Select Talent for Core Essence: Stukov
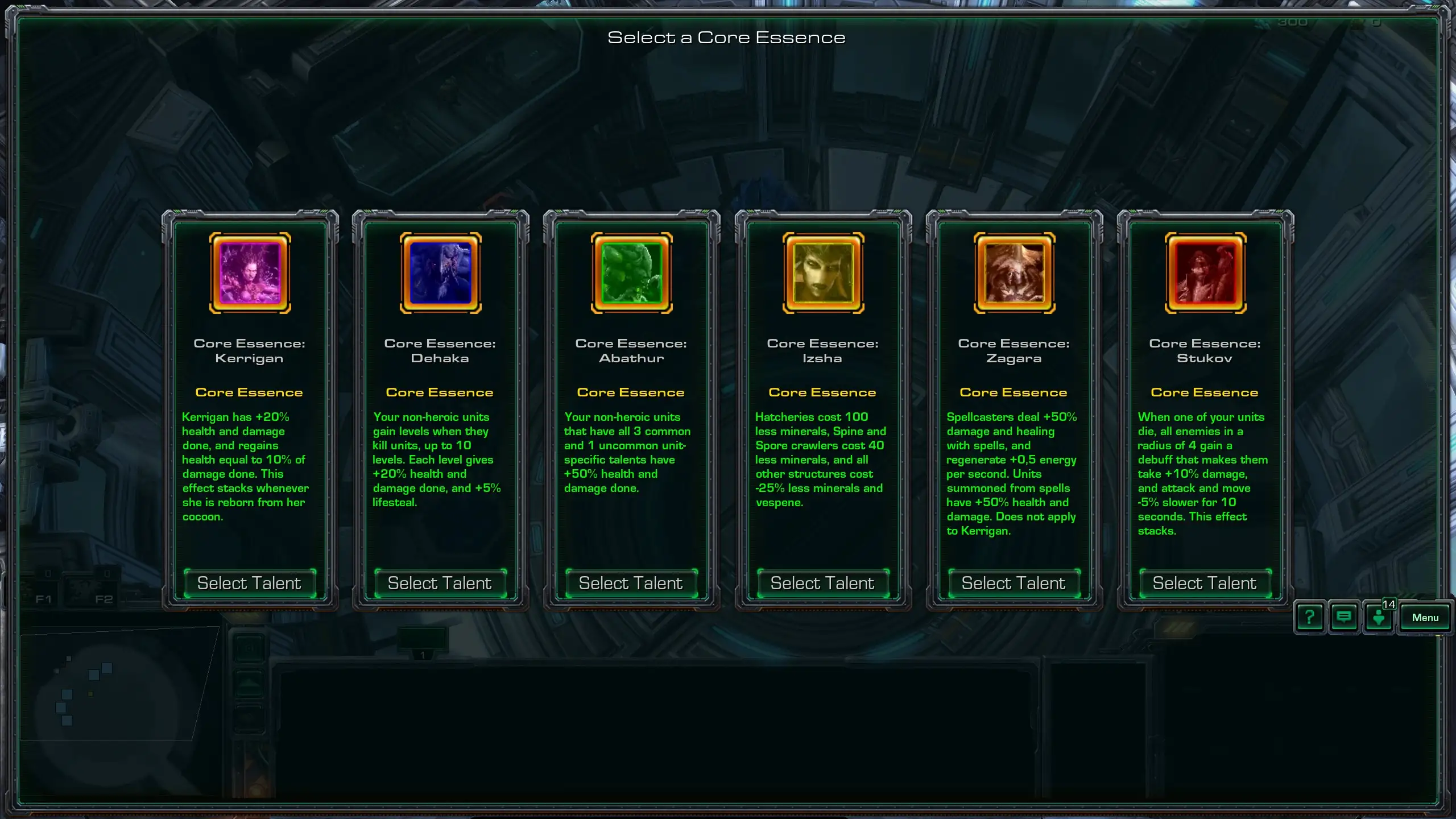This screenshot has height=819, width=1456. [1205, 583]
